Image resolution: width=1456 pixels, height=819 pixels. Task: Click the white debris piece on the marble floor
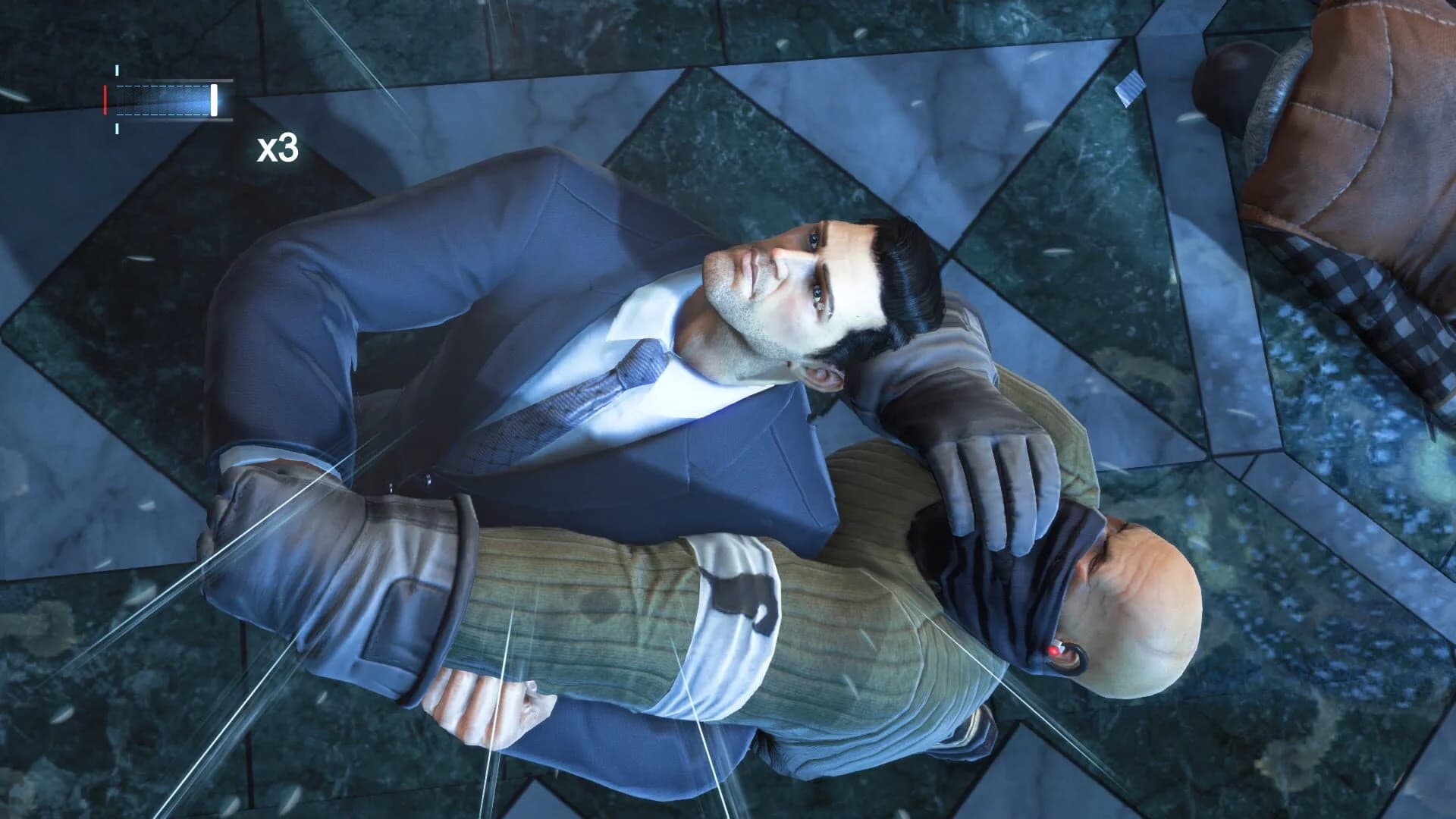click(x=1129, y=85)
